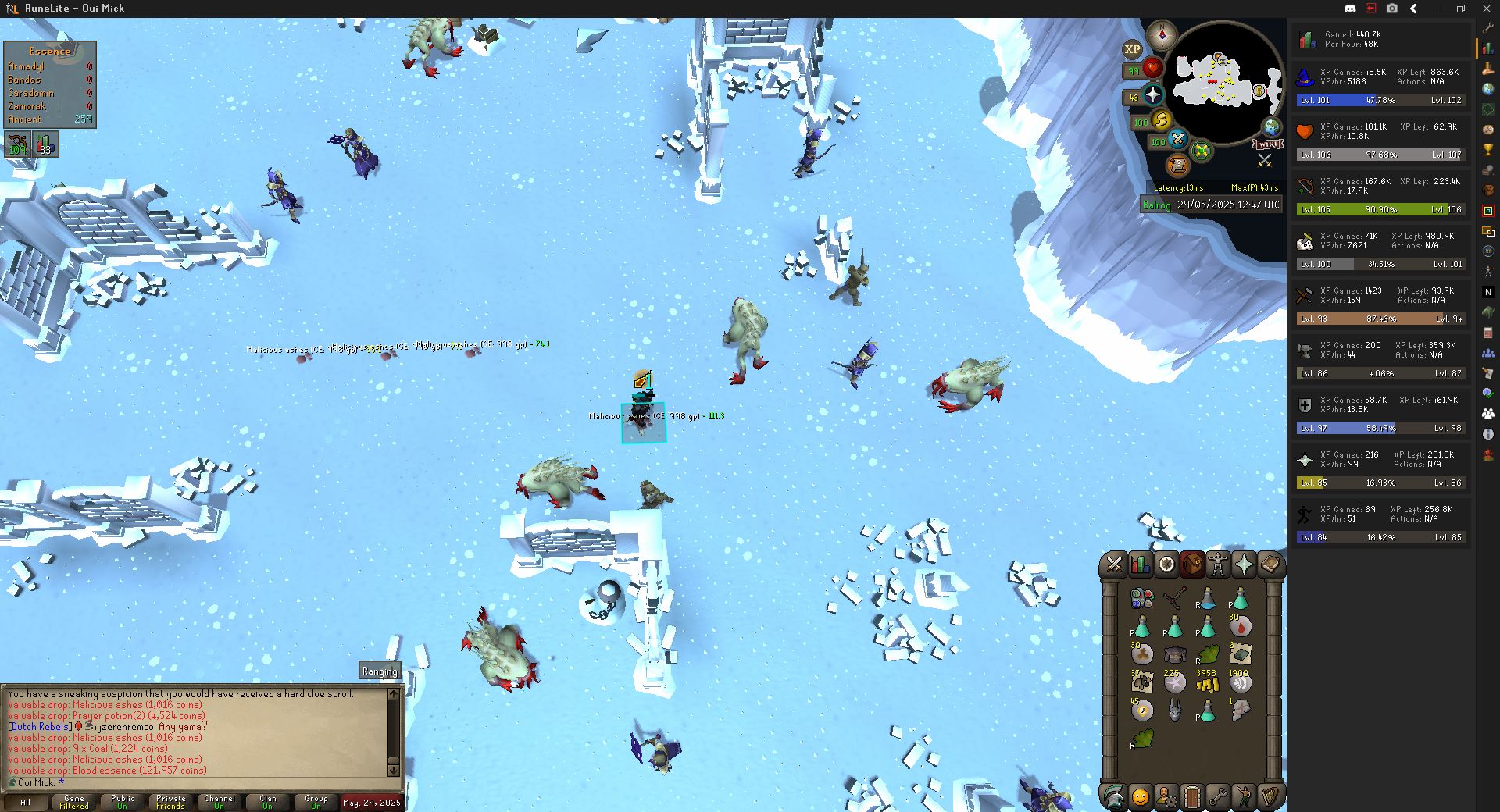Click the compass to face north
The height and width of the screenshot is (812, 1500).
click(1162, 35)
